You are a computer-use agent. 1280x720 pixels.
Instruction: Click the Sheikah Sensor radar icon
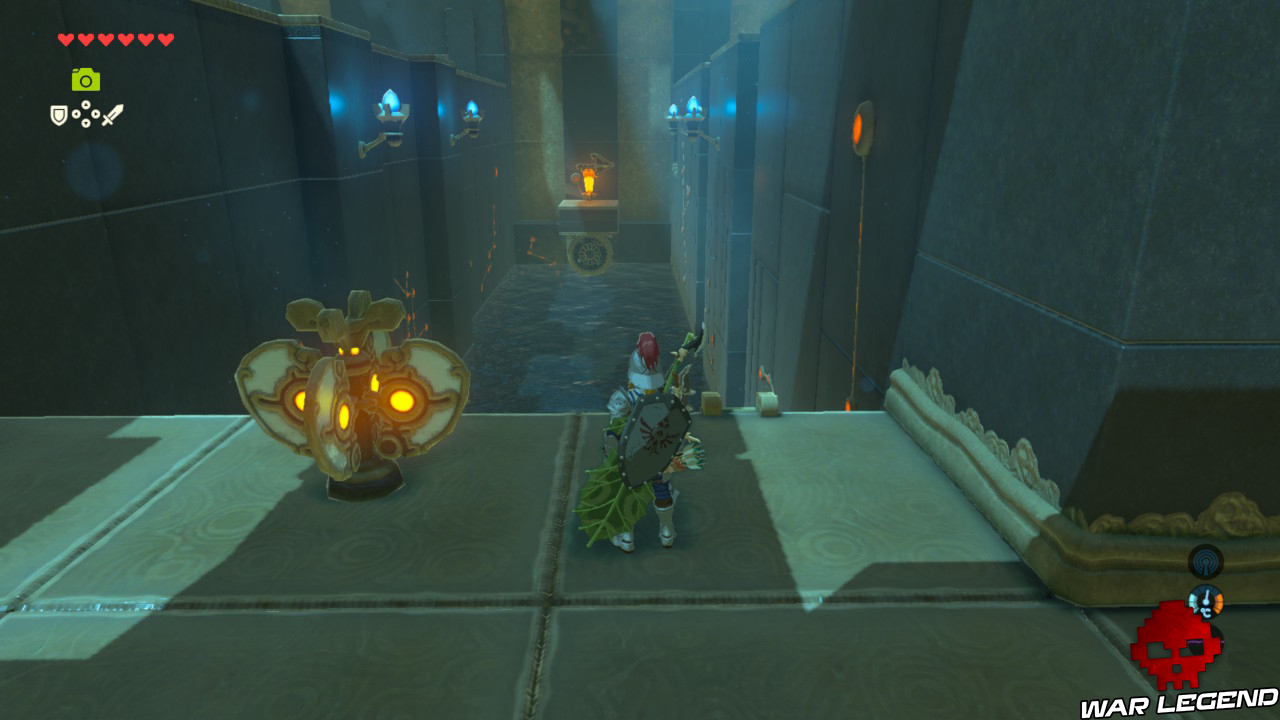[1206, 562]
